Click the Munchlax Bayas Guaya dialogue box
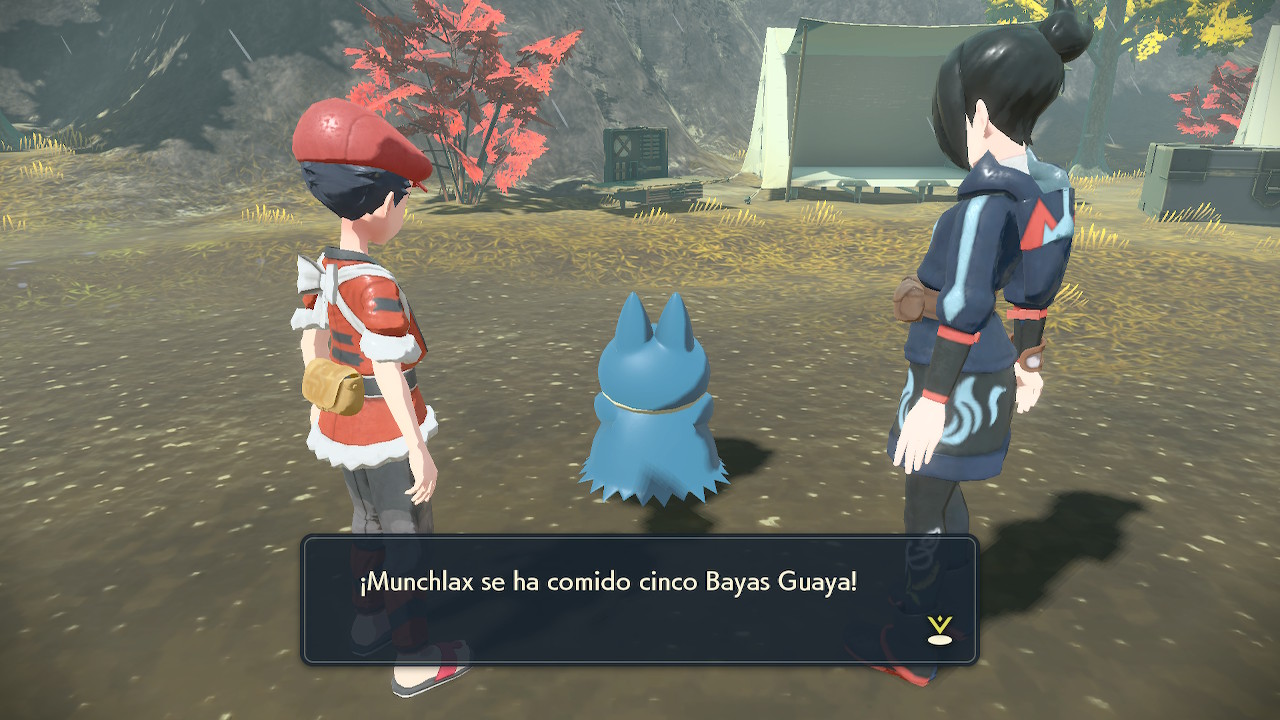The height and width of the screenshot is (720, 1280). 640,600
